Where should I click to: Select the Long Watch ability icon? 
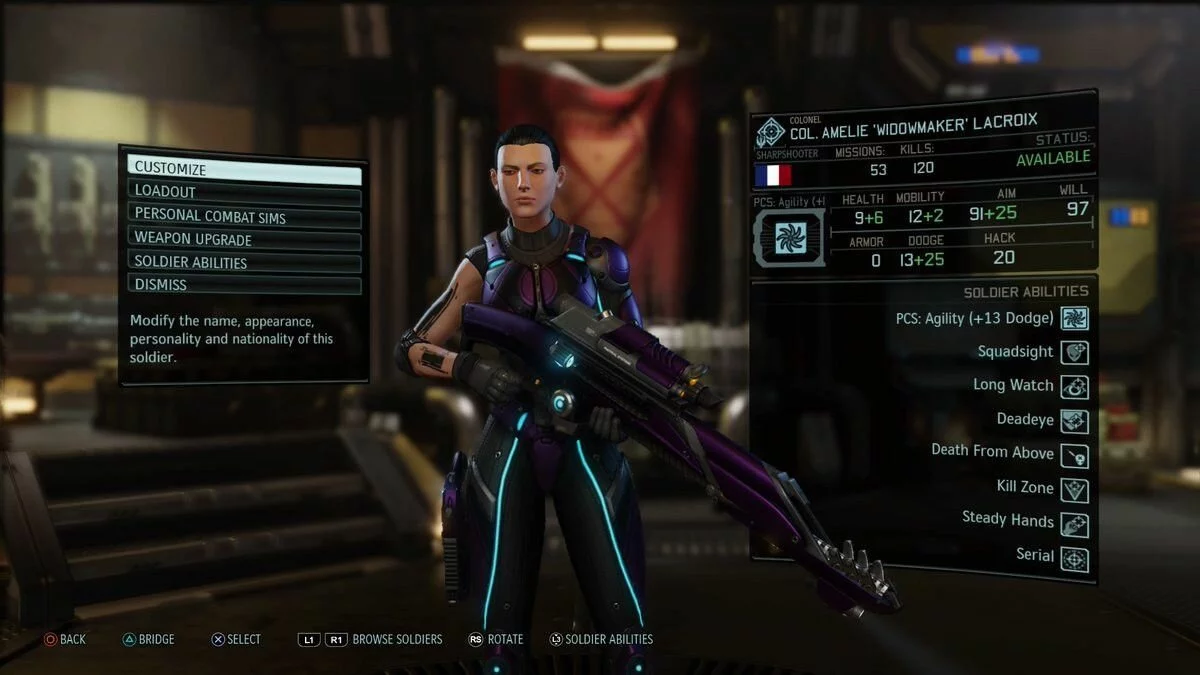1074,386
